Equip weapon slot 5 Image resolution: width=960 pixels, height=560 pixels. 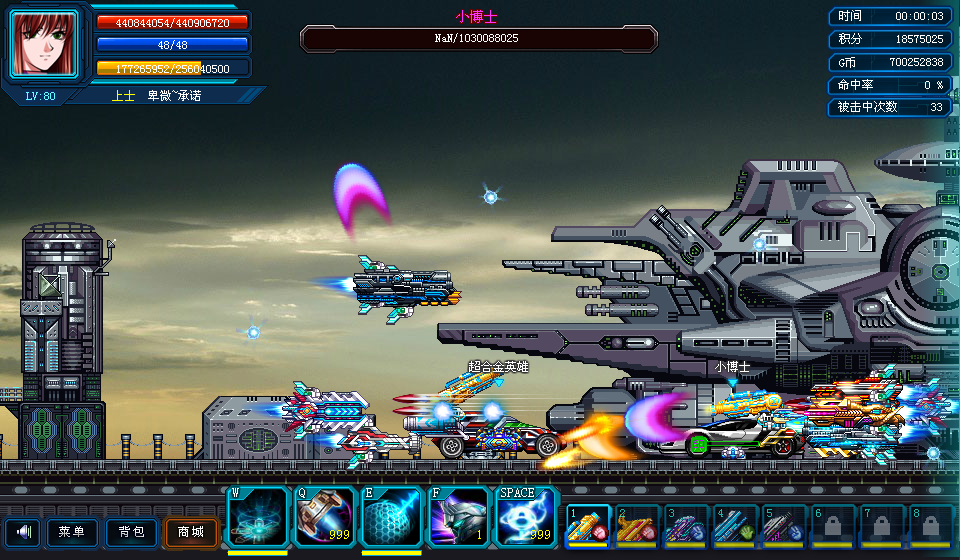pyautogui.click(x=783, y=524)
